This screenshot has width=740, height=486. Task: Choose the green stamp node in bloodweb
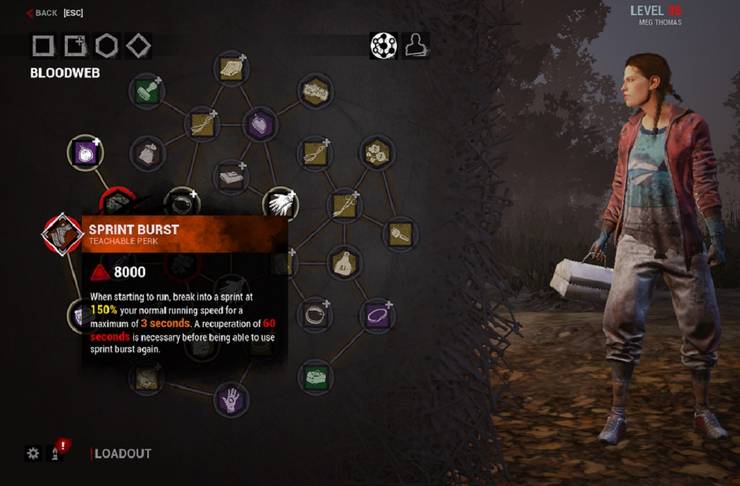[147, 91]
